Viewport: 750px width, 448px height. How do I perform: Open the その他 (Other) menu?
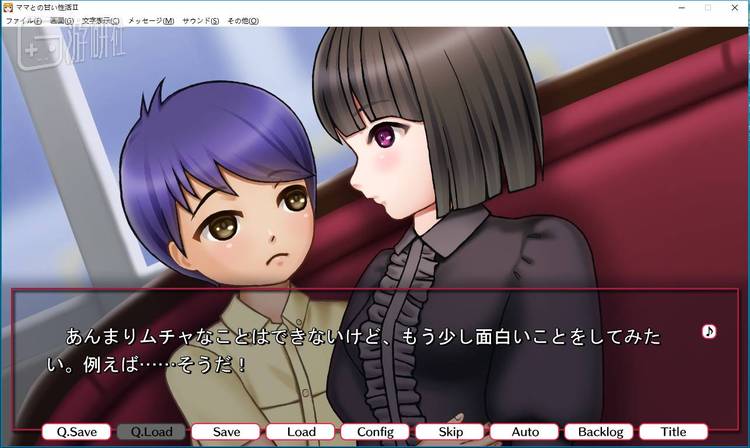click(x=243, y=20)
